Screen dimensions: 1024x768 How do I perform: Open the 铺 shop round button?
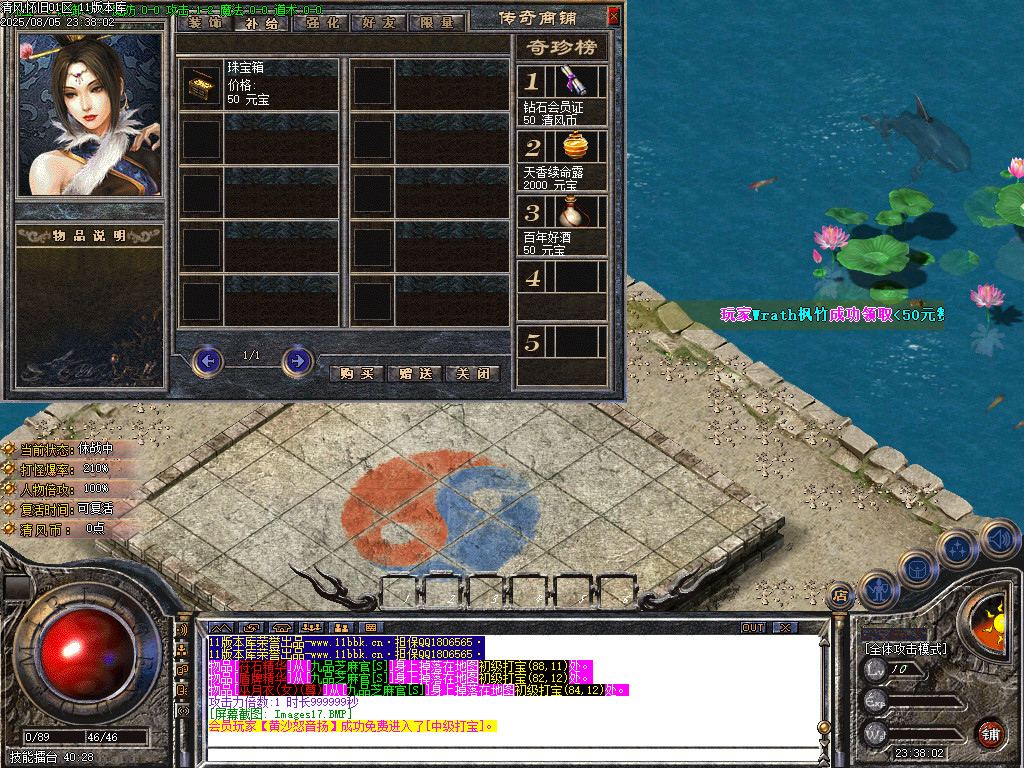pyautogui.click(x=990, y=732)
